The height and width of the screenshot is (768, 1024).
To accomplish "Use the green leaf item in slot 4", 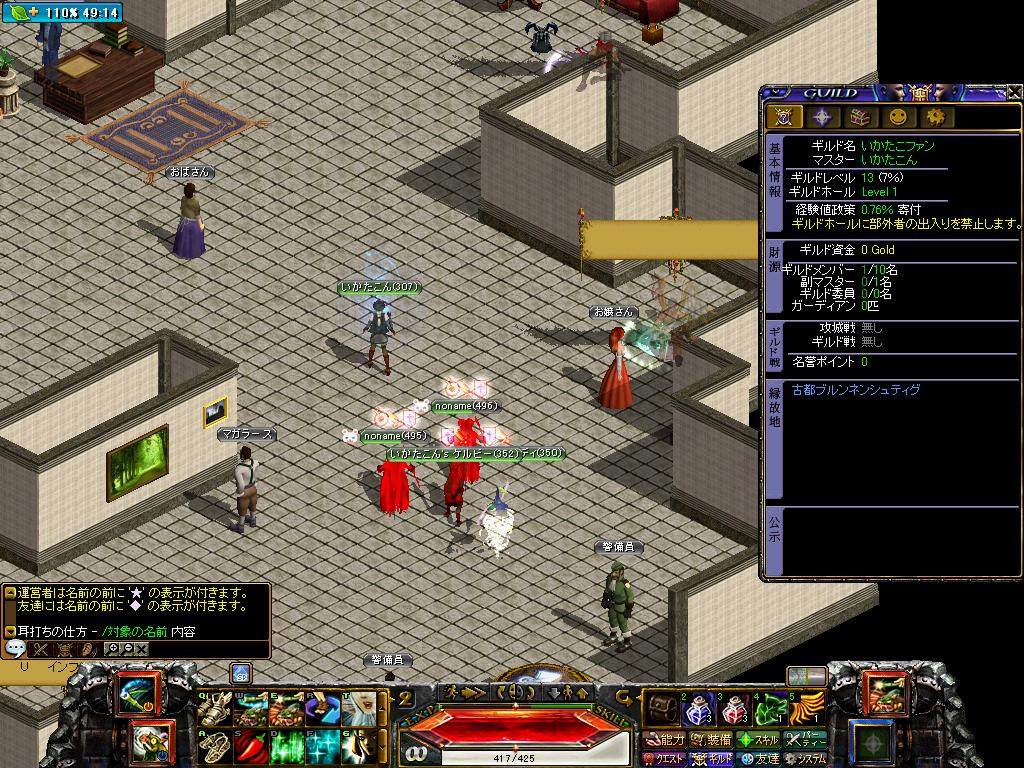I will pos(770,710).
